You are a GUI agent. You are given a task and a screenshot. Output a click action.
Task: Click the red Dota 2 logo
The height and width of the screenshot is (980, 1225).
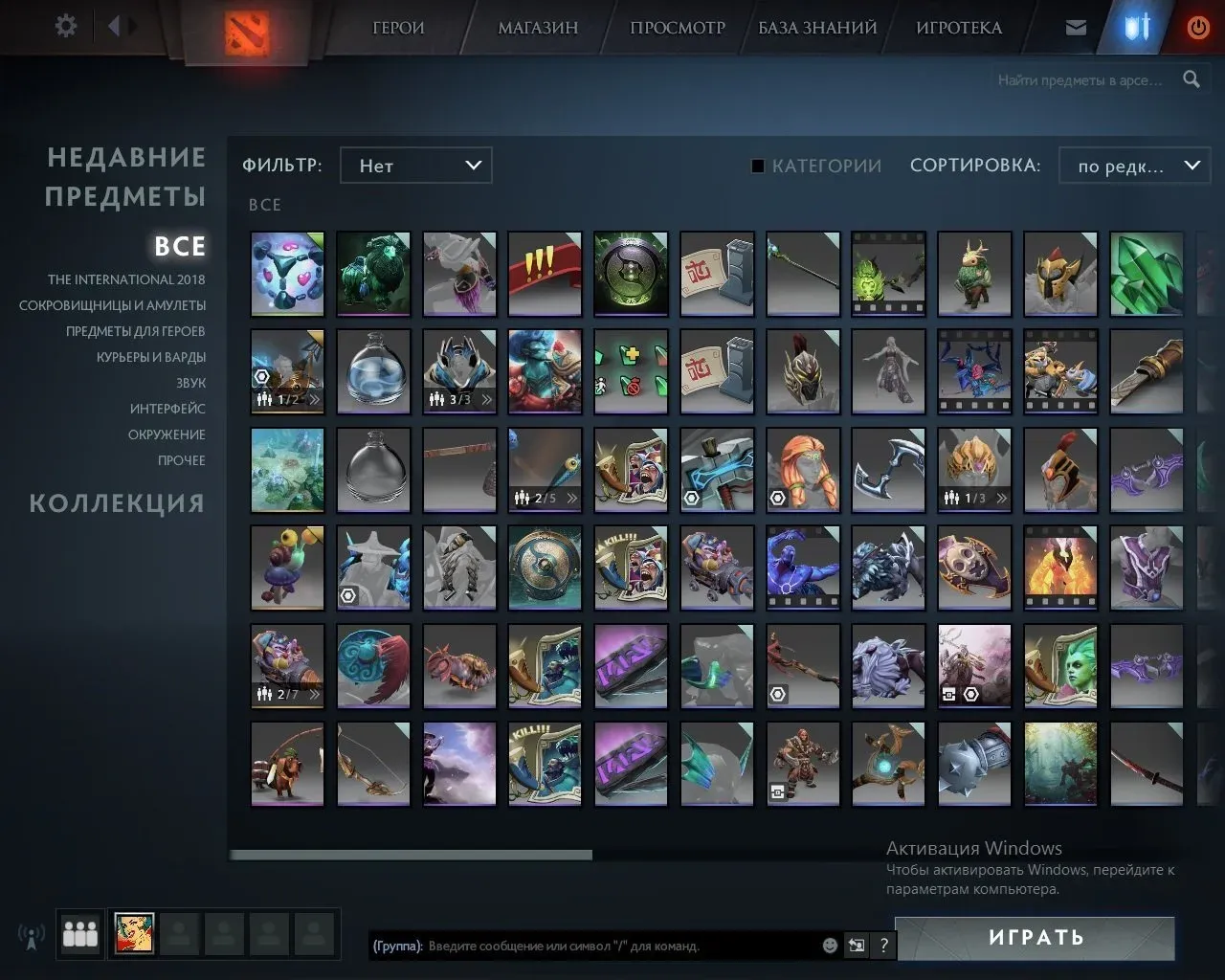[x=246, y=33]
